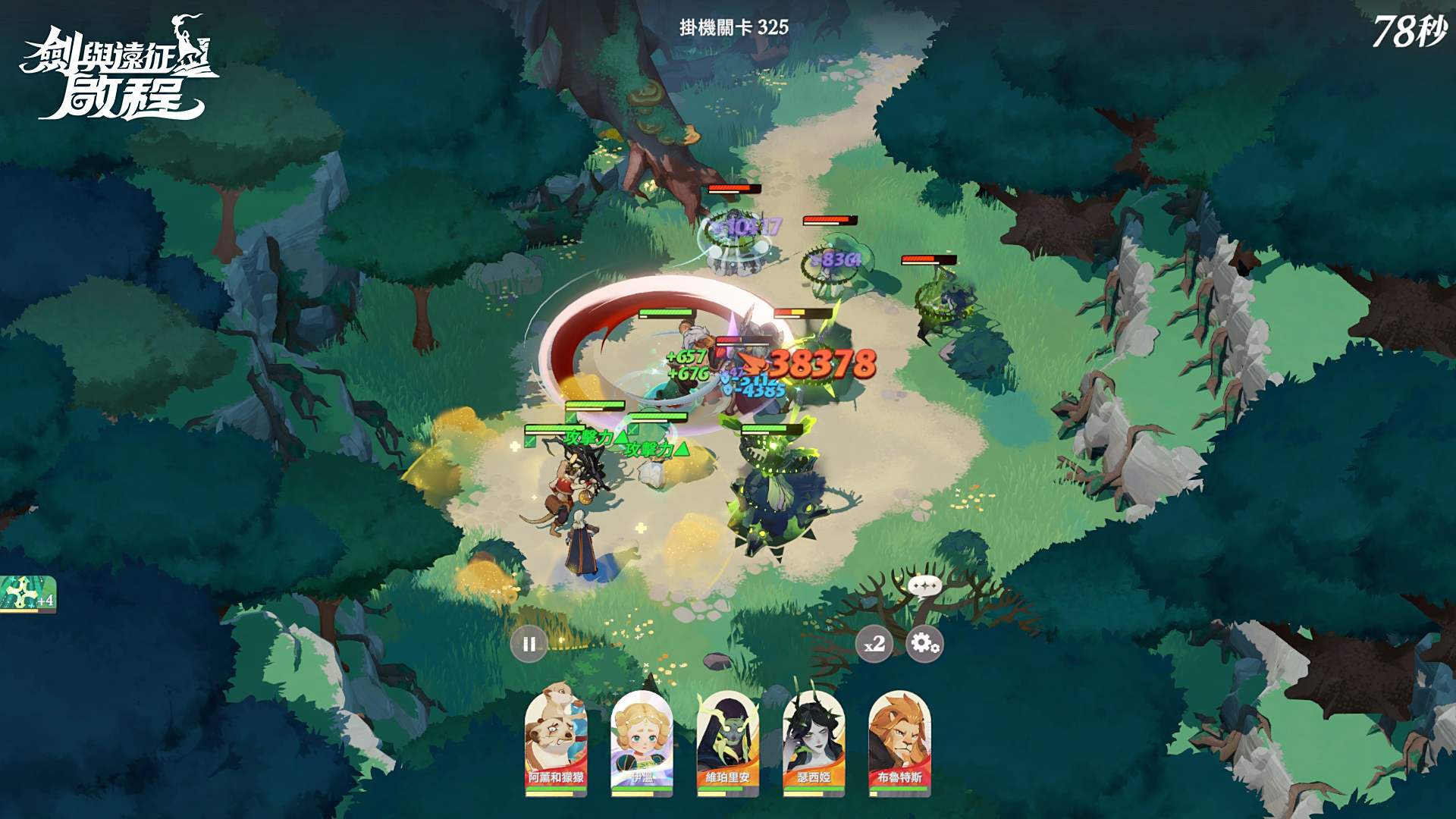Select the blonde hero 伊溫 portrait

pos(642,742)
